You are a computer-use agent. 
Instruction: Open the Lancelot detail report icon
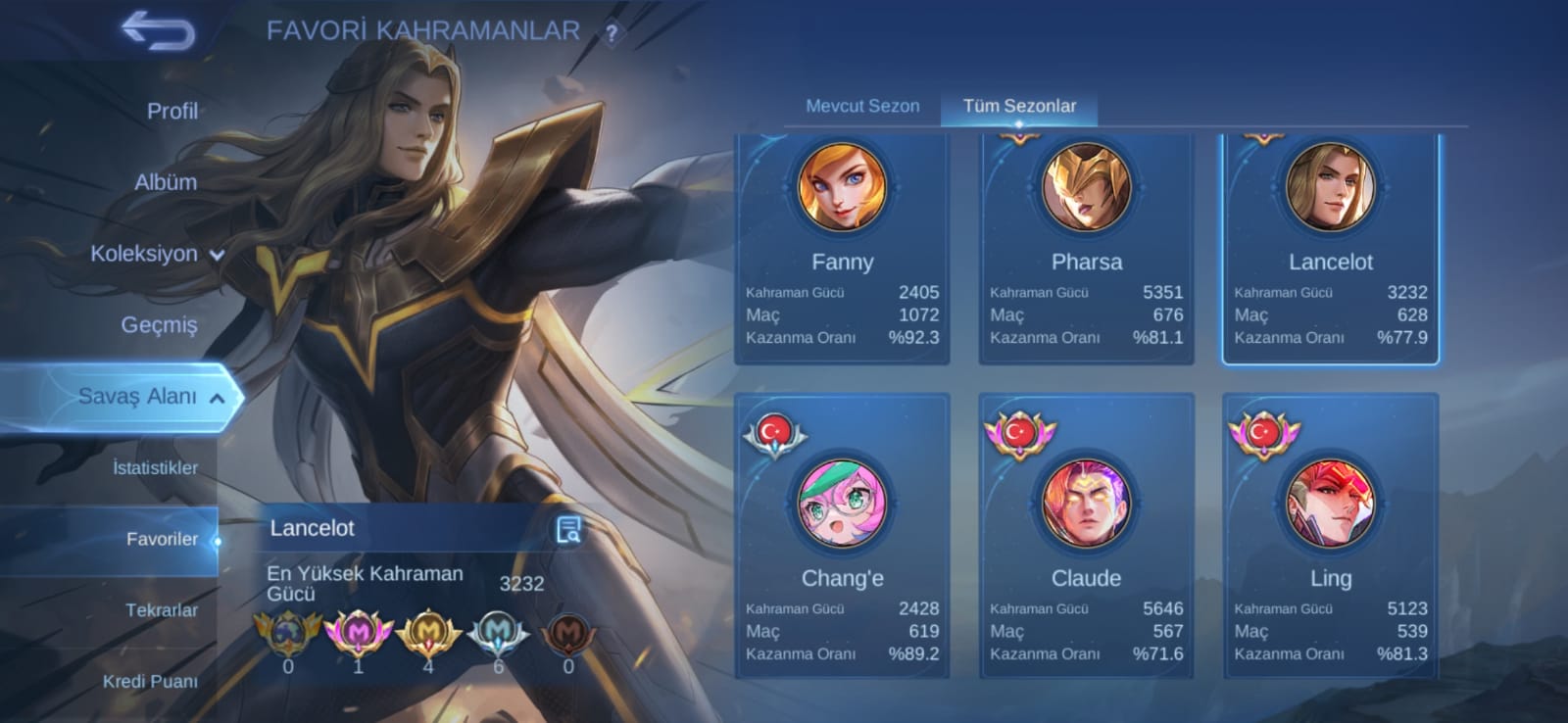(566, 529)
